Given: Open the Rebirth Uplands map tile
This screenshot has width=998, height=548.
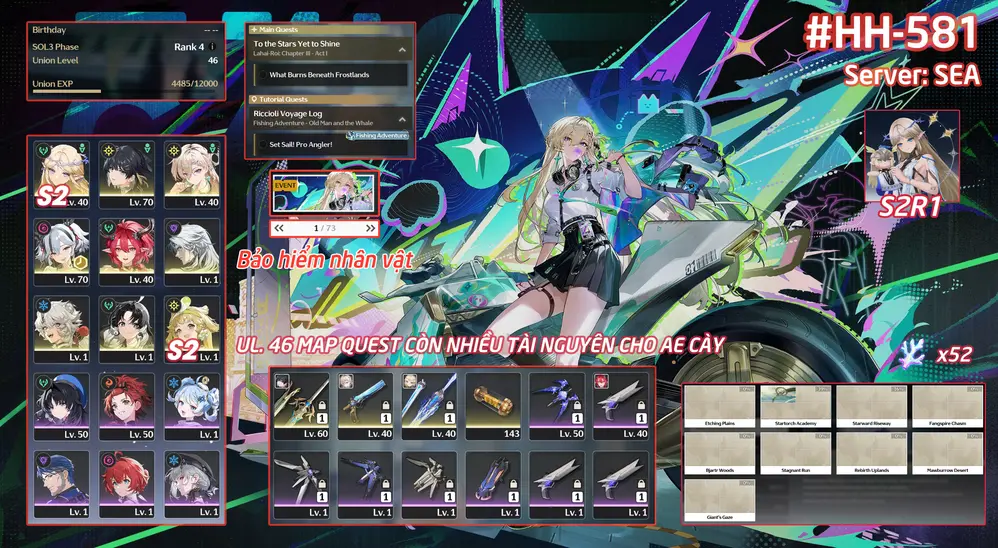Looking at the screenshot, I should pyautogui.click(x=871, y=454).
